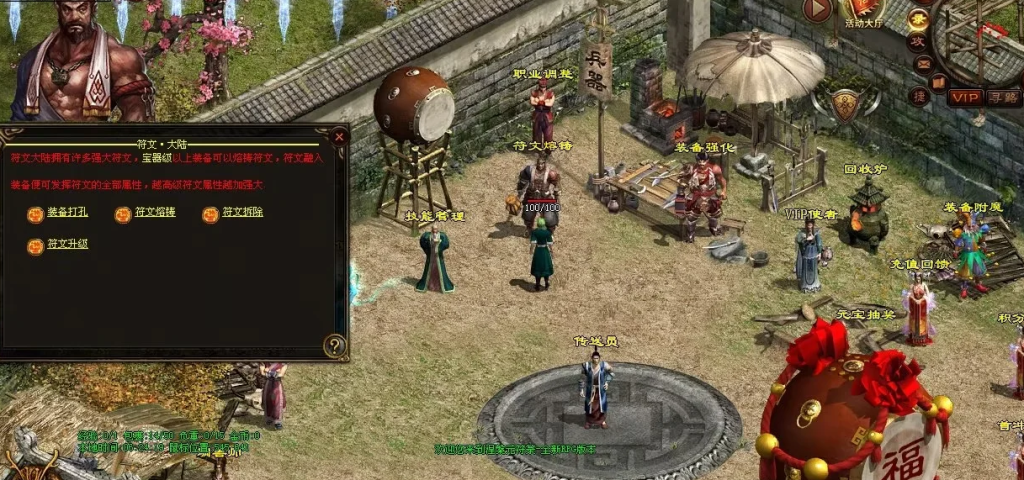
Task: Activate the 寻路 pathfinding button
Action: [1003, 97]
